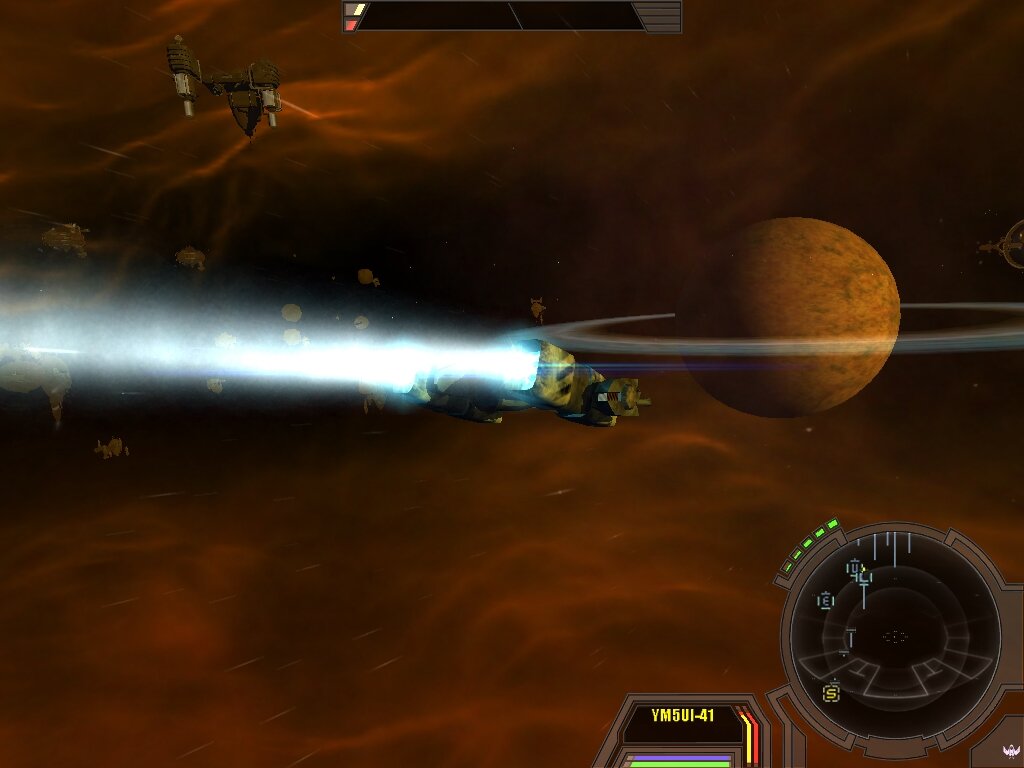The image size is (1024, 768).
Task: Click the white winged emblem icon
Action: [x=1010, y=751]
